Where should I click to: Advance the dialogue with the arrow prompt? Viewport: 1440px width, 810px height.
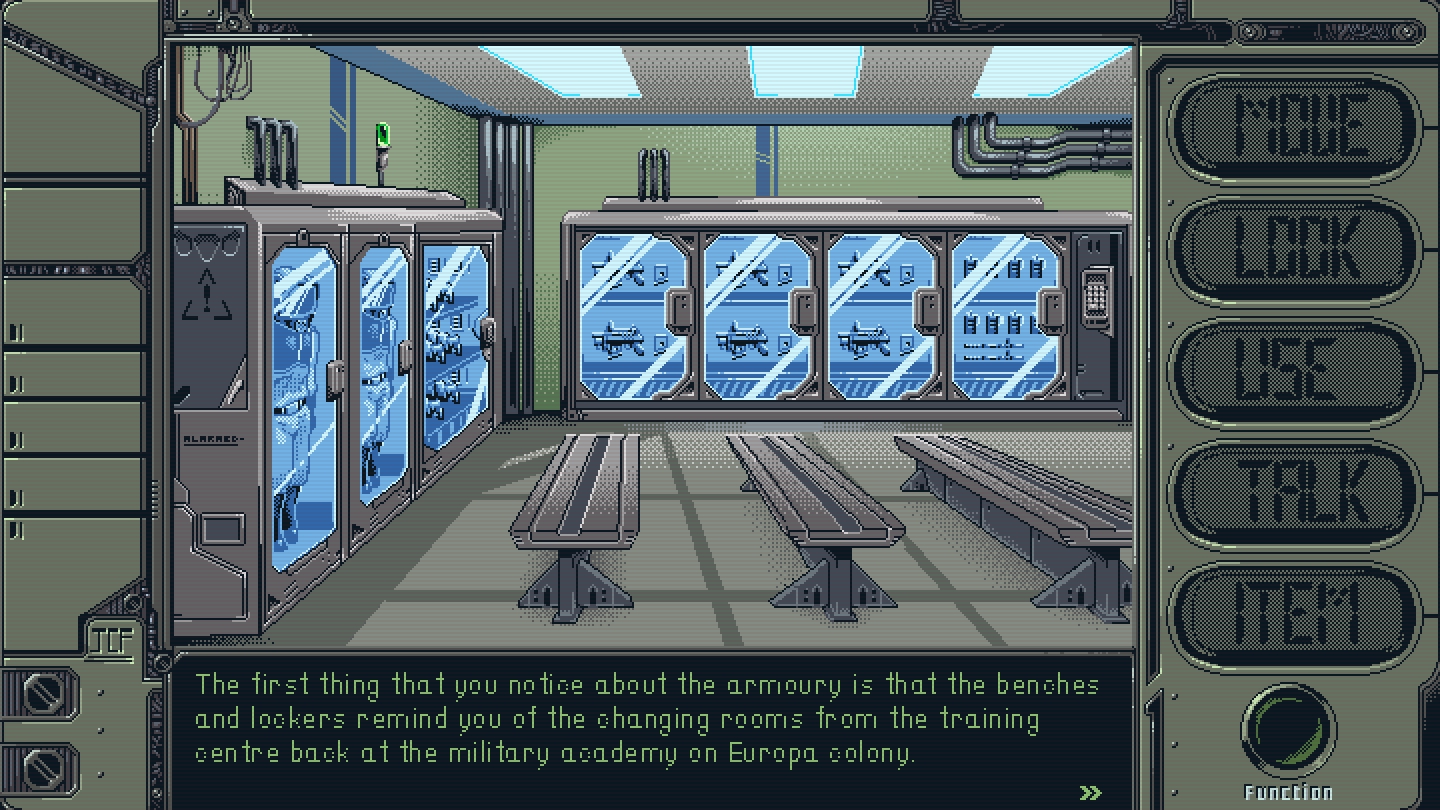(1091, 793)
